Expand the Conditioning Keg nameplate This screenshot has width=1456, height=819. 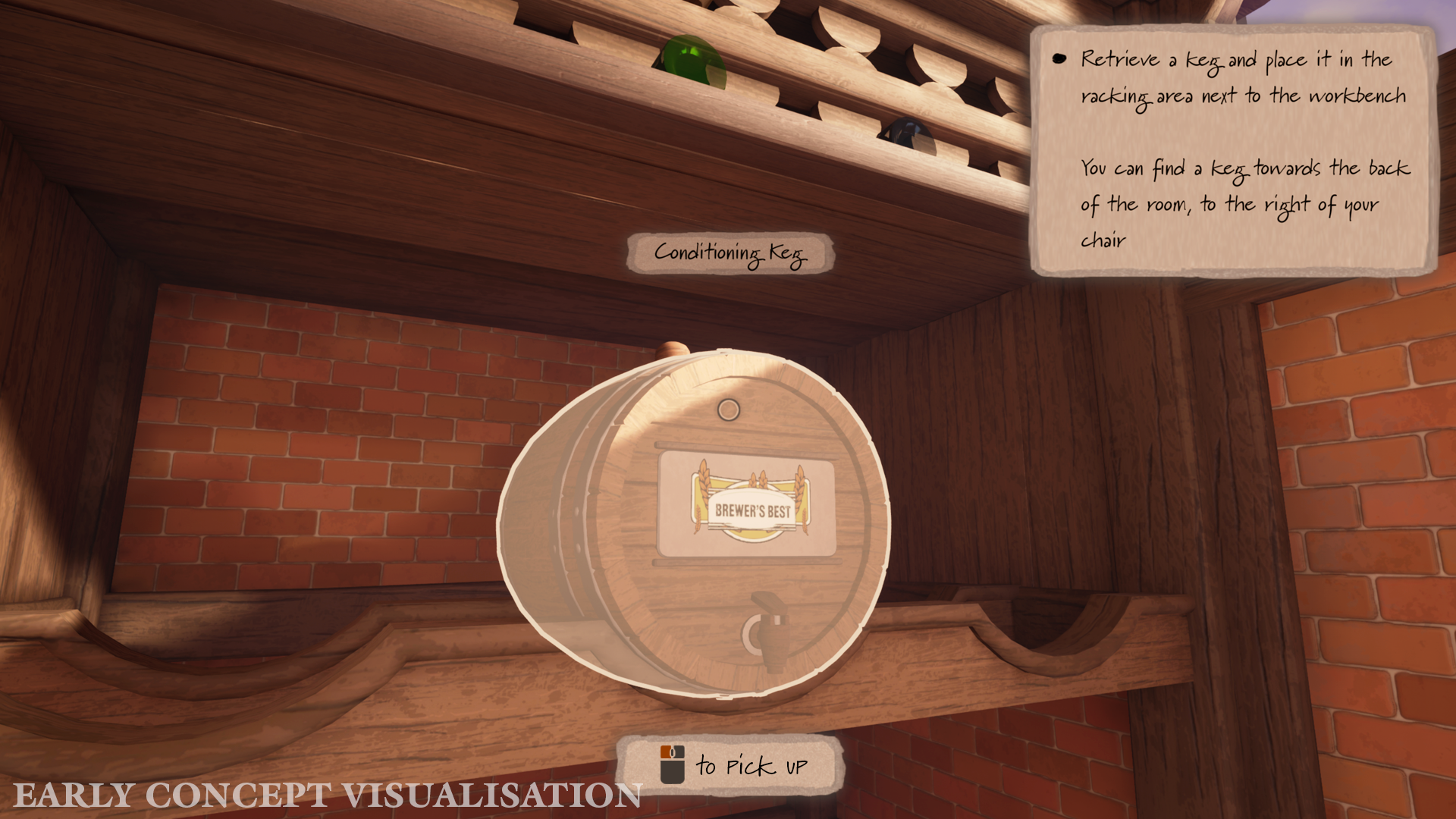[x=730, y=253]
